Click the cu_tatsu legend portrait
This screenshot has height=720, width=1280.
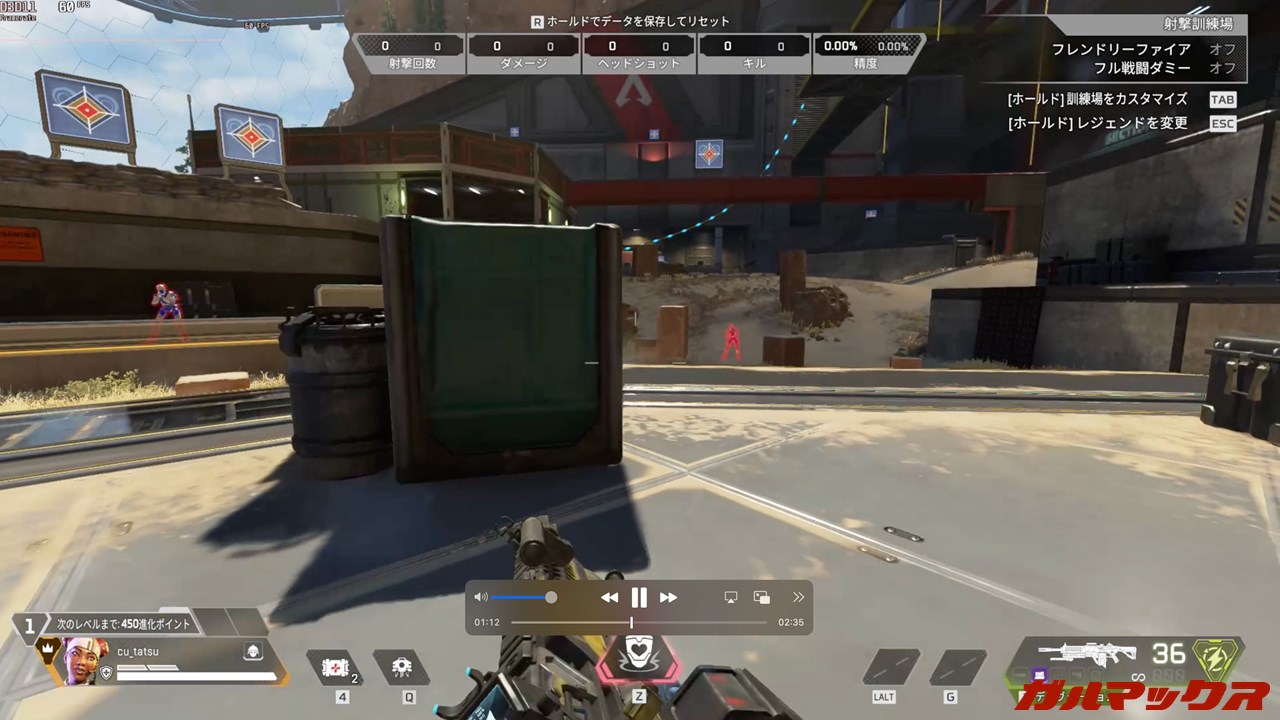coord(84,661)
